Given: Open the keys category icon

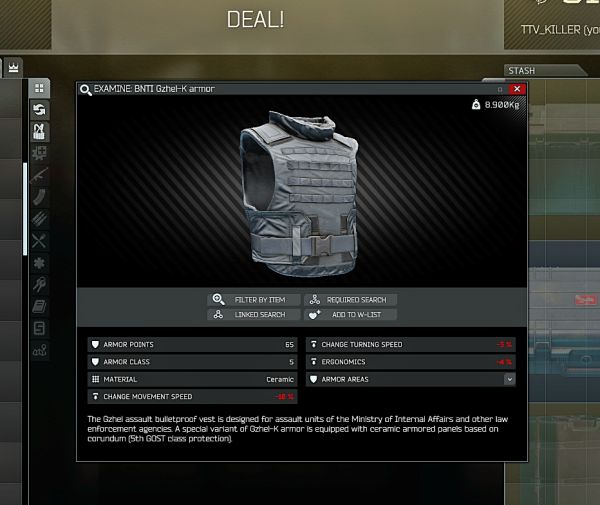Looking at the screenshot, I should (39, 285).
